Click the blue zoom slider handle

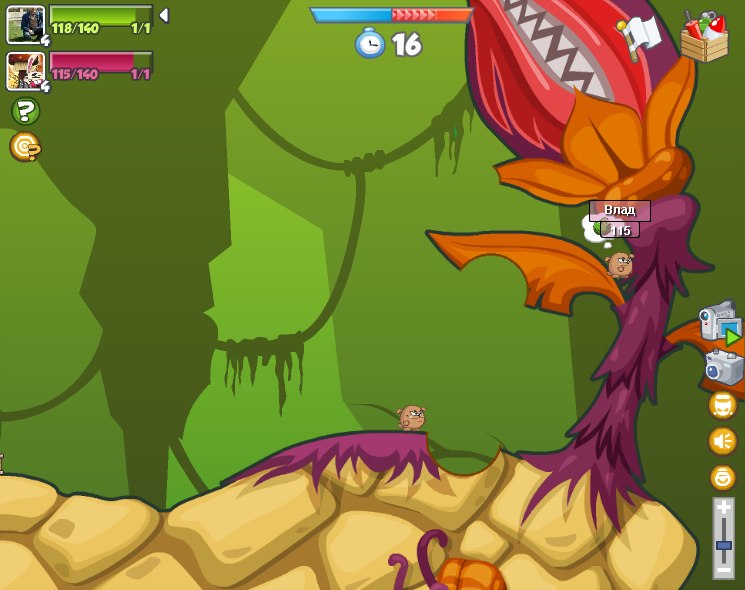[x=723, y=546]
